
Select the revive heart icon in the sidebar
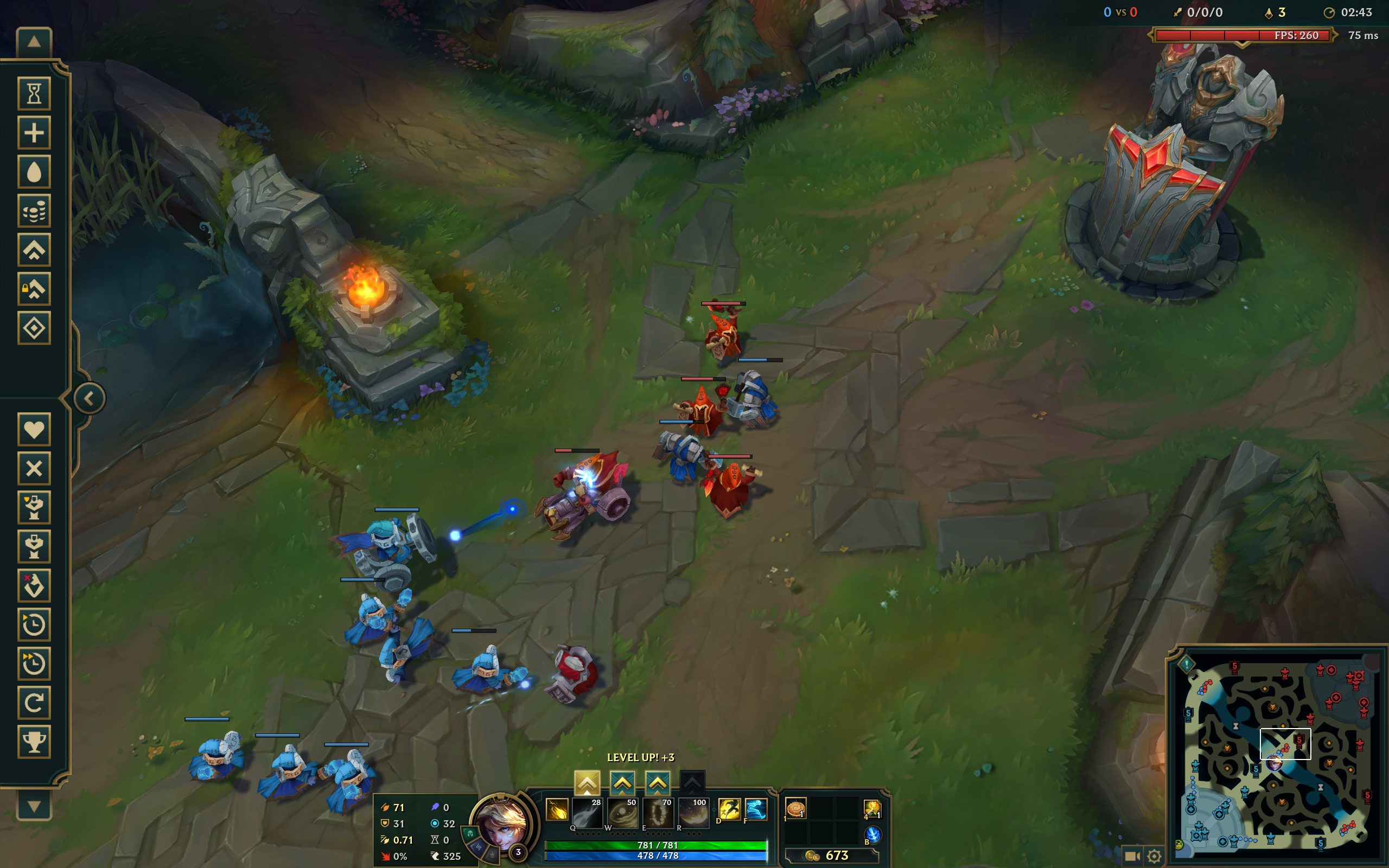pos(34,429)
